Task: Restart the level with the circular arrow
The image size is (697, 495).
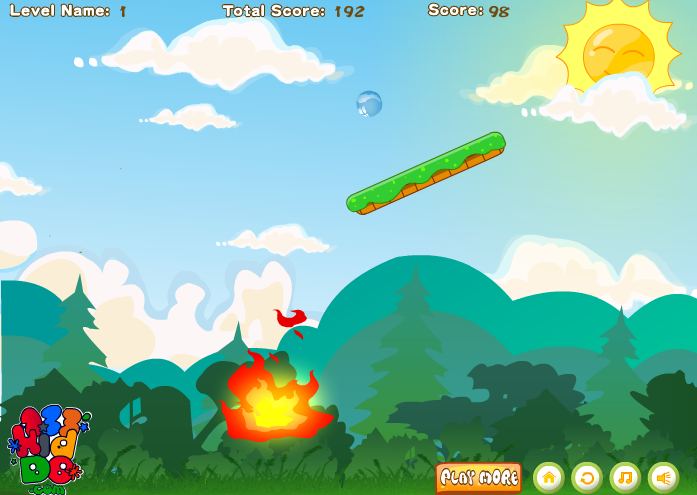Action: [x=586, y=477]
